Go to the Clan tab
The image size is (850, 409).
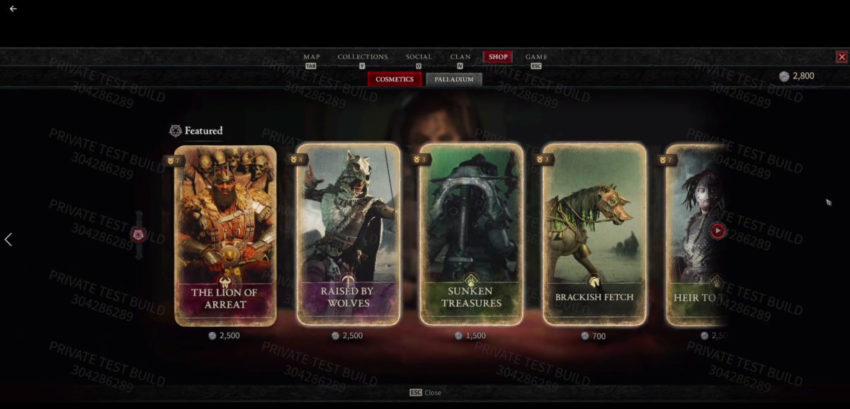[x=460, y=57]
